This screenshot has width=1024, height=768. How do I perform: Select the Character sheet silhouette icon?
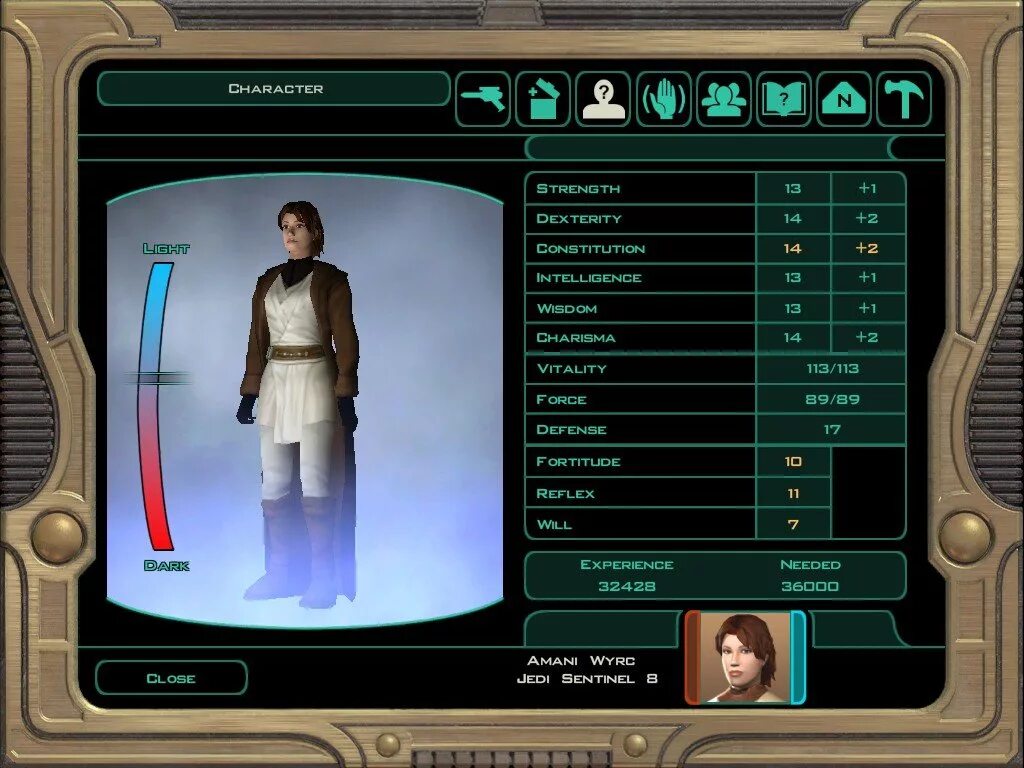603,99
